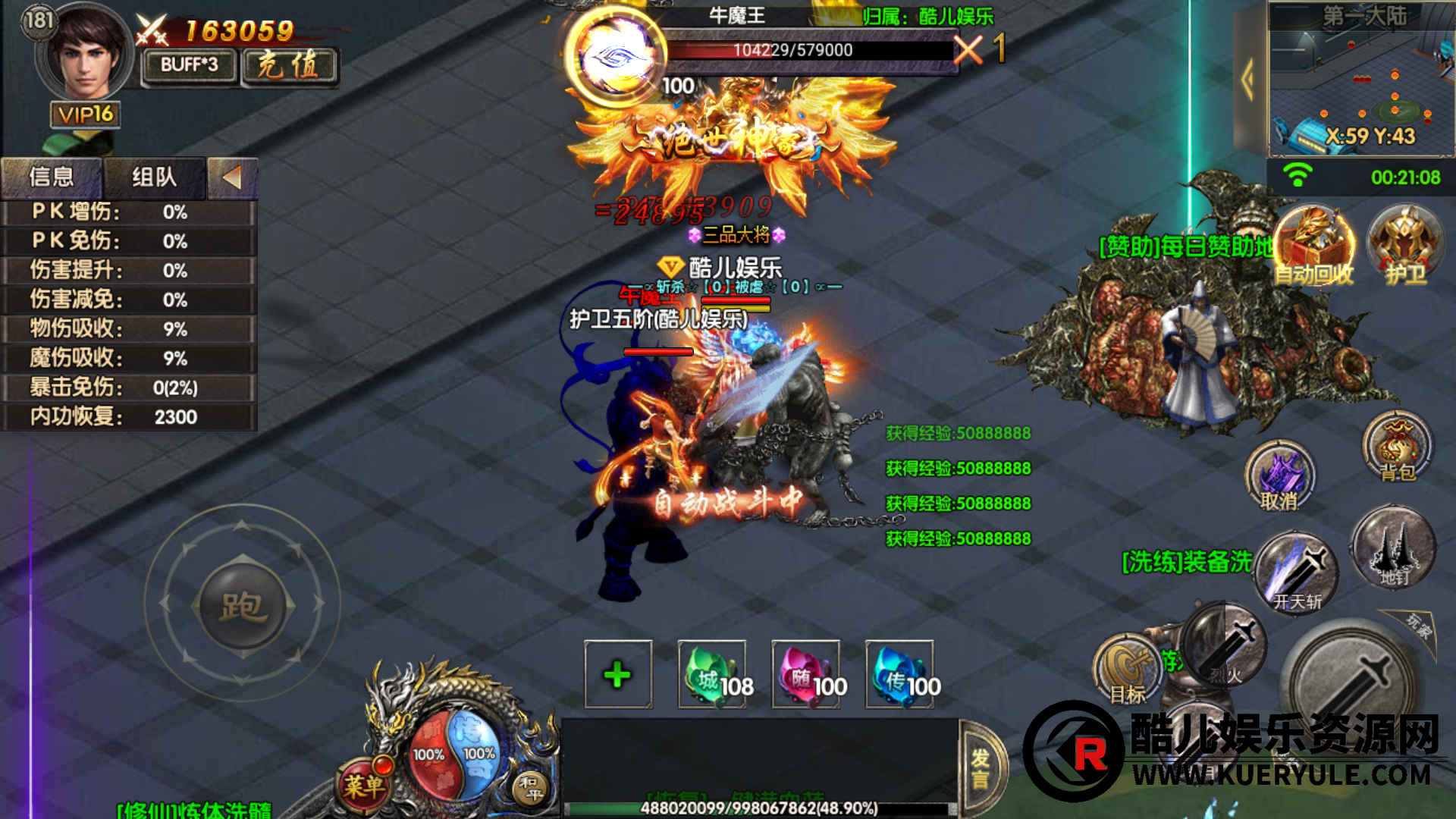The height and width of the screenshot is (819, 1456).
Task: Collapse the stats panel with the arrow
Action: tap(232, 177)
